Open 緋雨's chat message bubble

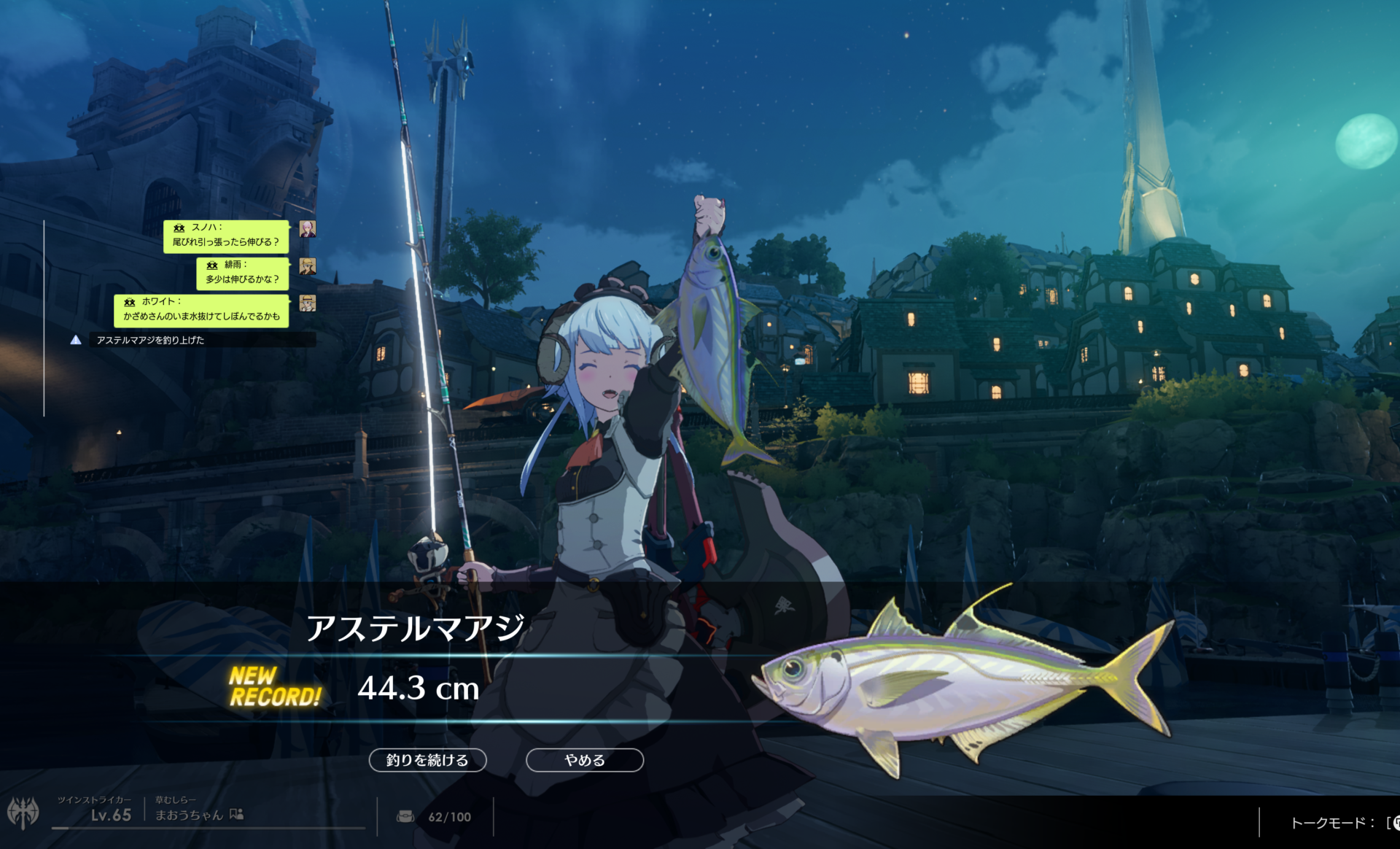[x=242, y=273]
